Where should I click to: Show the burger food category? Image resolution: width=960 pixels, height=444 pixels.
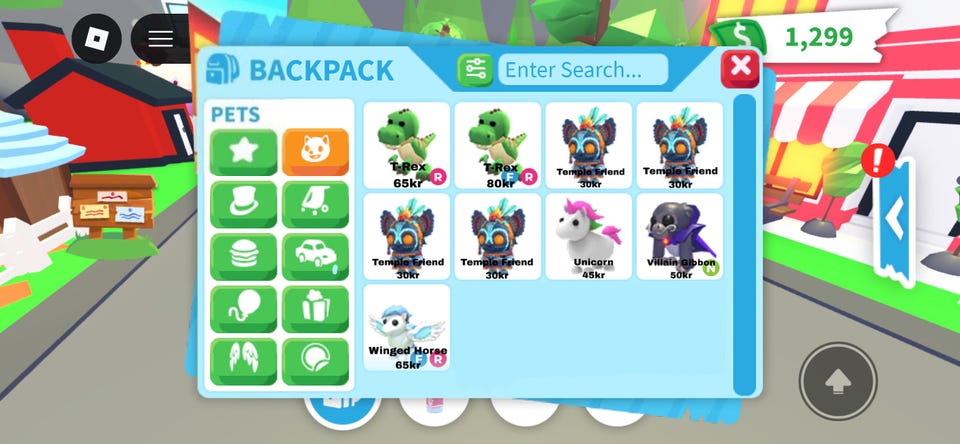244,257
